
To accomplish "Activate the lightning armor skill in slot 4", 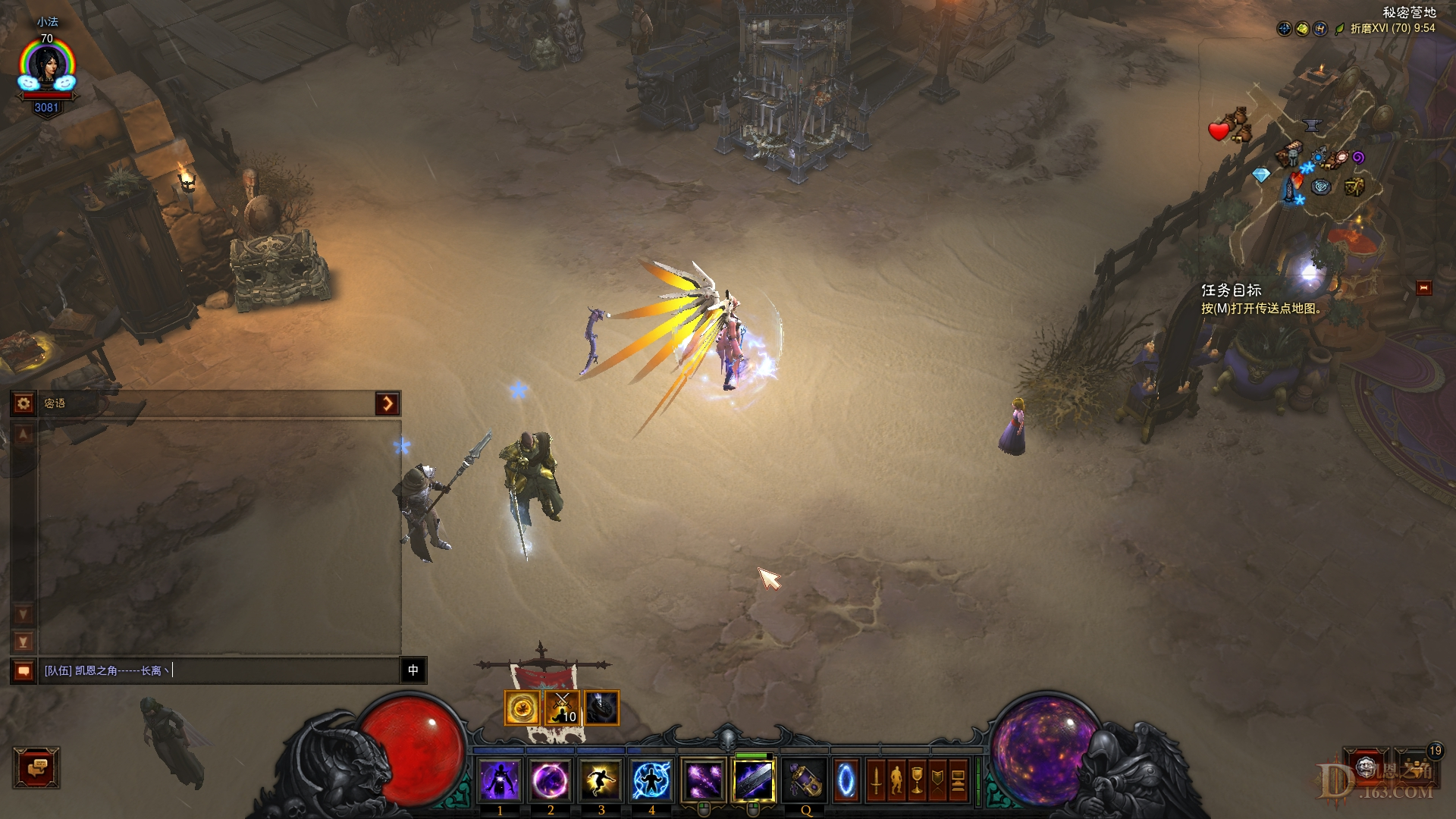I will pyautogui.click(x=649, y=778).
